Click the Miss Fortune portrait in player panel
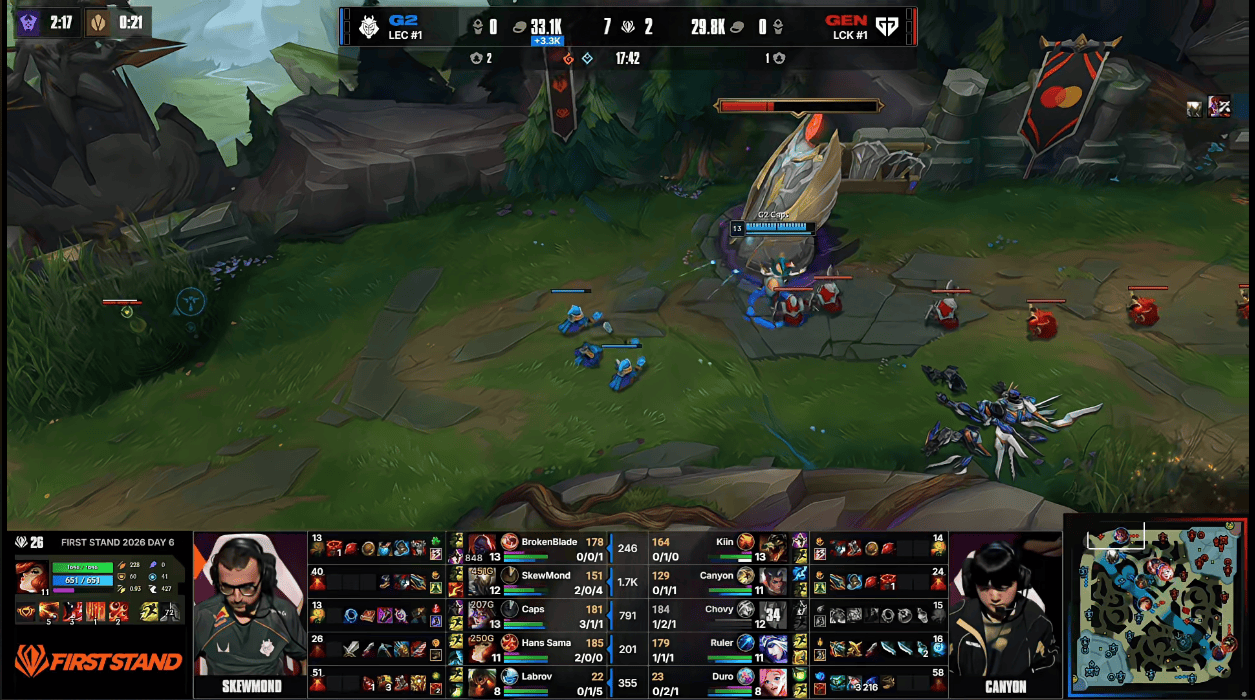This screenshot has height=700, width=1255. [31, 577]
